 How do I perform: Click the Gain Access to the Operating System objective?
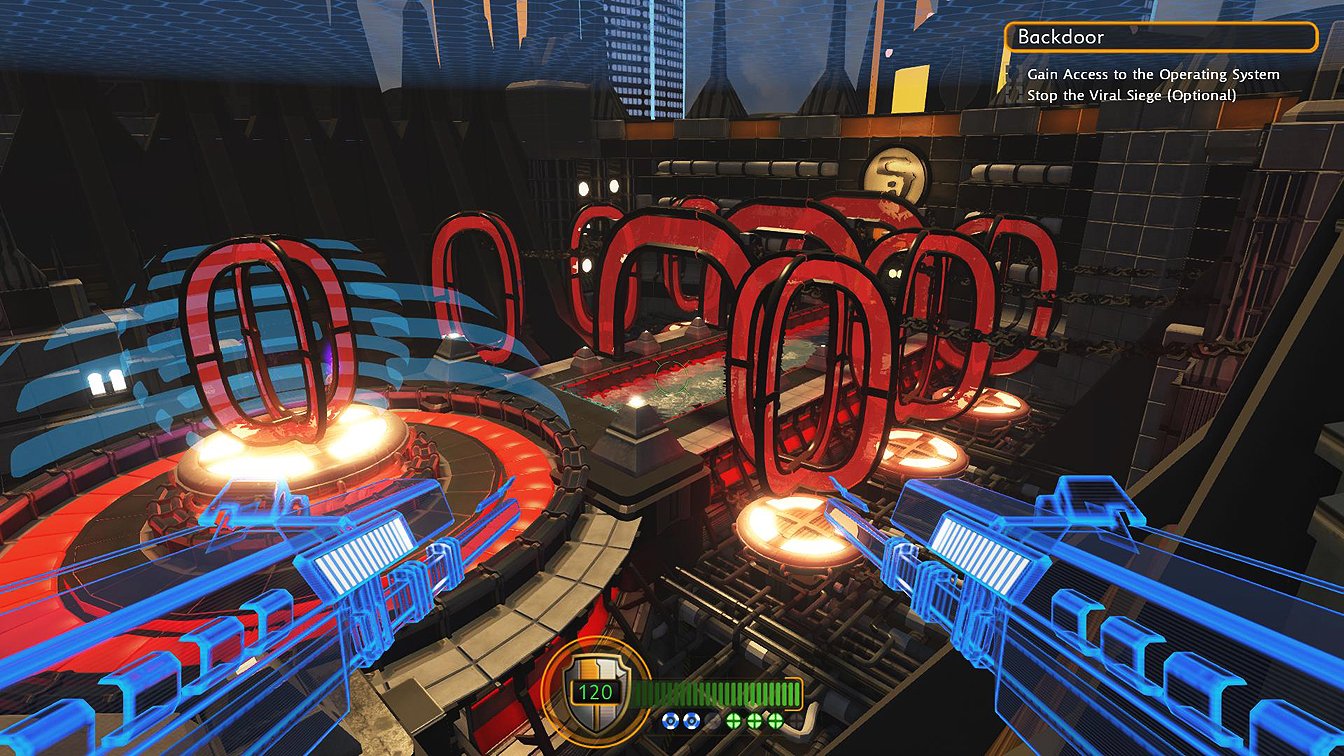[1153, 74]
